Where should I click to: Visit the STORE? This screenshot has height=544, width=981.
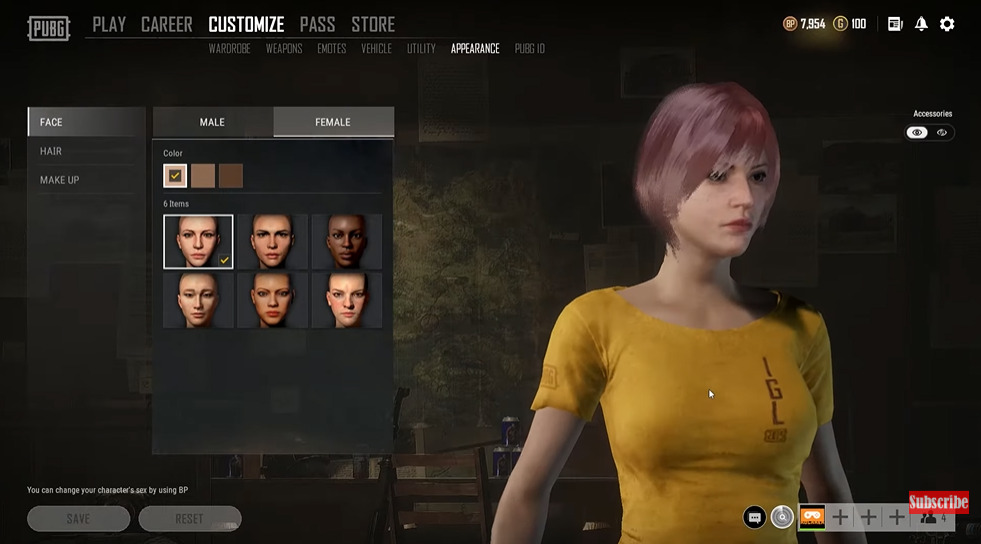click(373, 24)
